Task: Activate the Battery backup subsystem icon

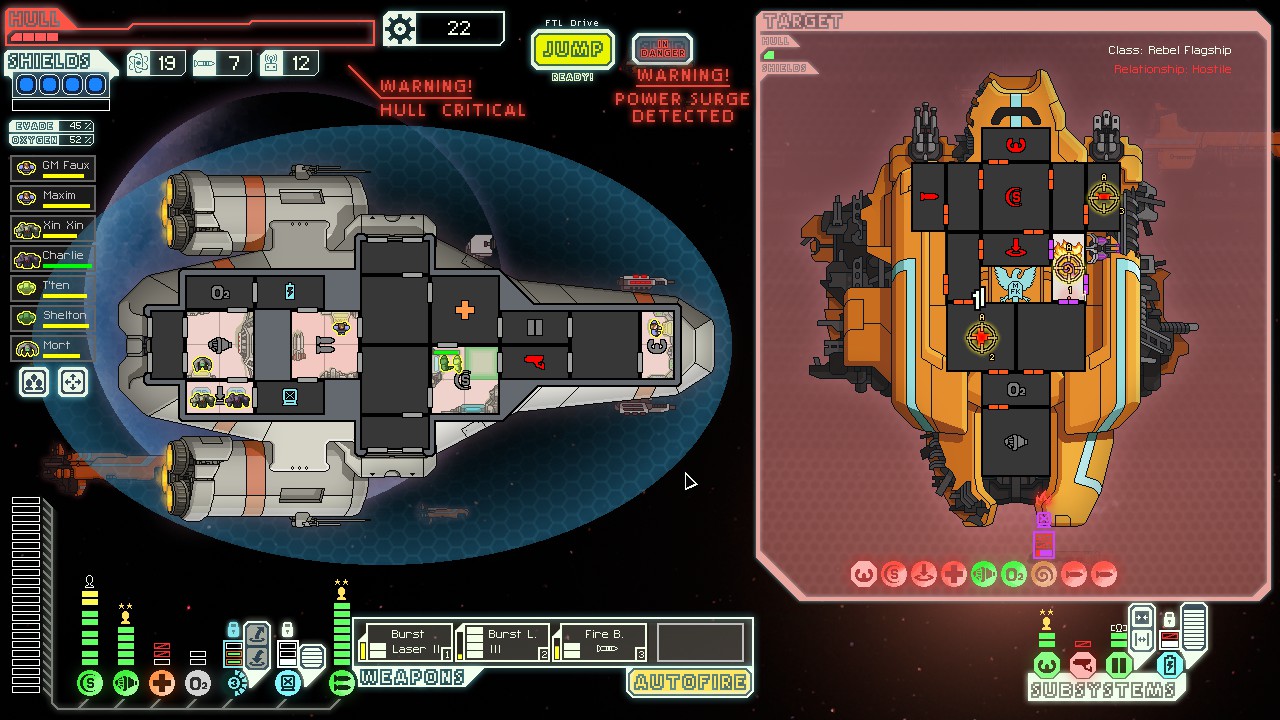Action: (x=1169, y=665)
